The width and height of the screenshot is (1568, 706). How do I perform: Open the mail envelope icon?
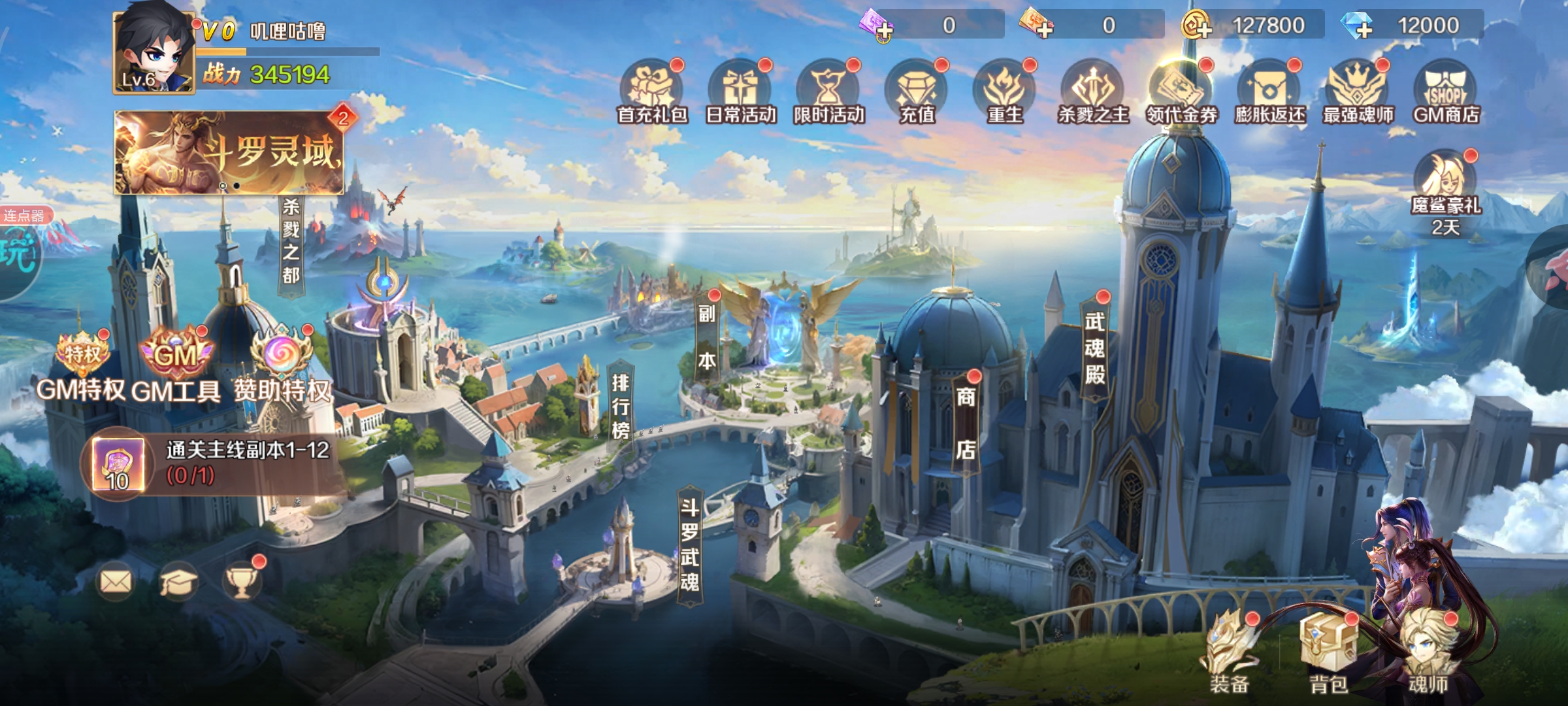pos(116,581)
